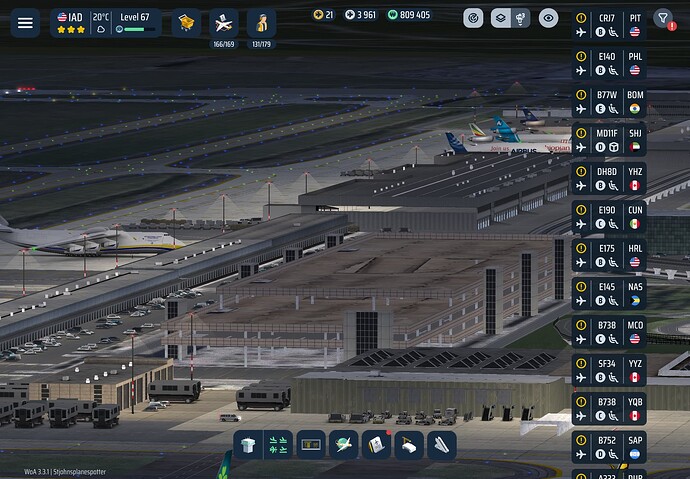Select the B77W flight to BOM
Image resolution: width=690 pixels, height=479 pixels.
609,102
